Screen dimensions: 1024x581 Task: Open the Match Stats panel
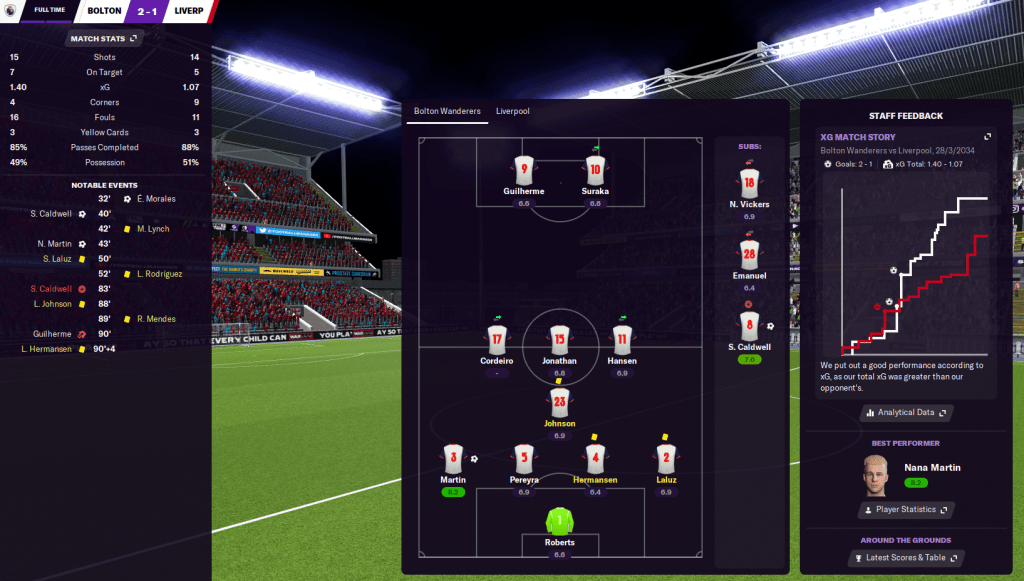tap(104, 39)
